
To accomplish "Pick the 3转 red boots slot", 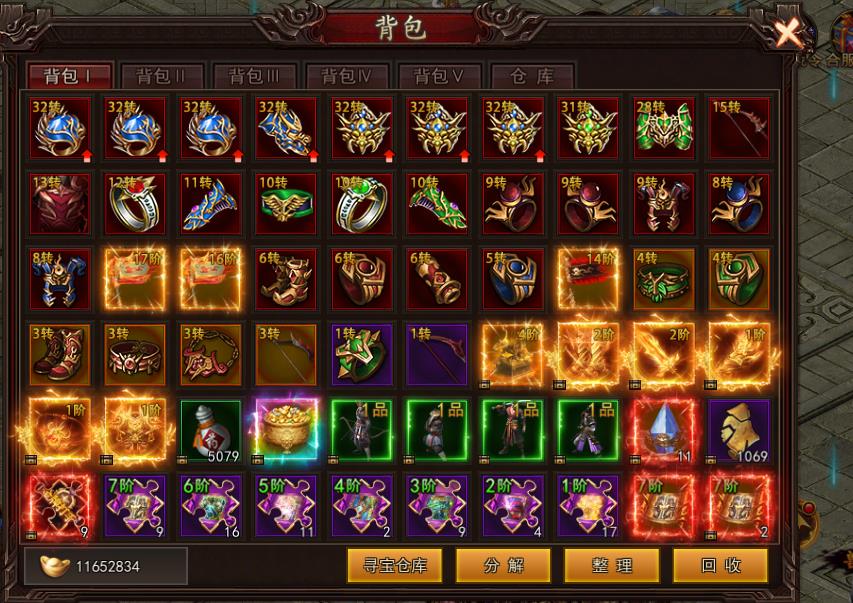I will coord(60,354).
